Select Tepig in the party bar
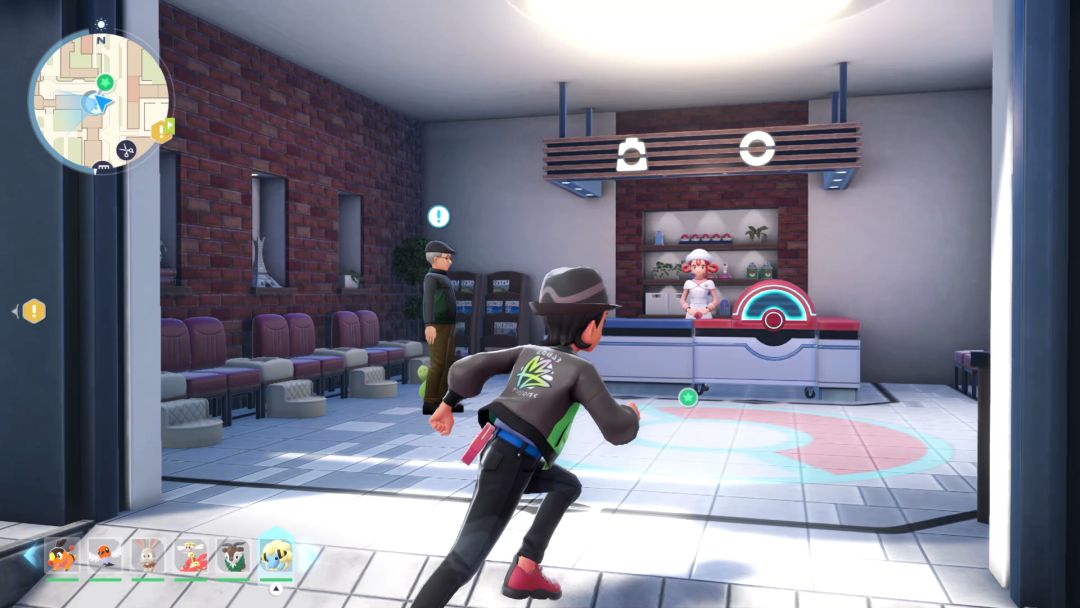1080x608 pixels. tap(62, 555)
